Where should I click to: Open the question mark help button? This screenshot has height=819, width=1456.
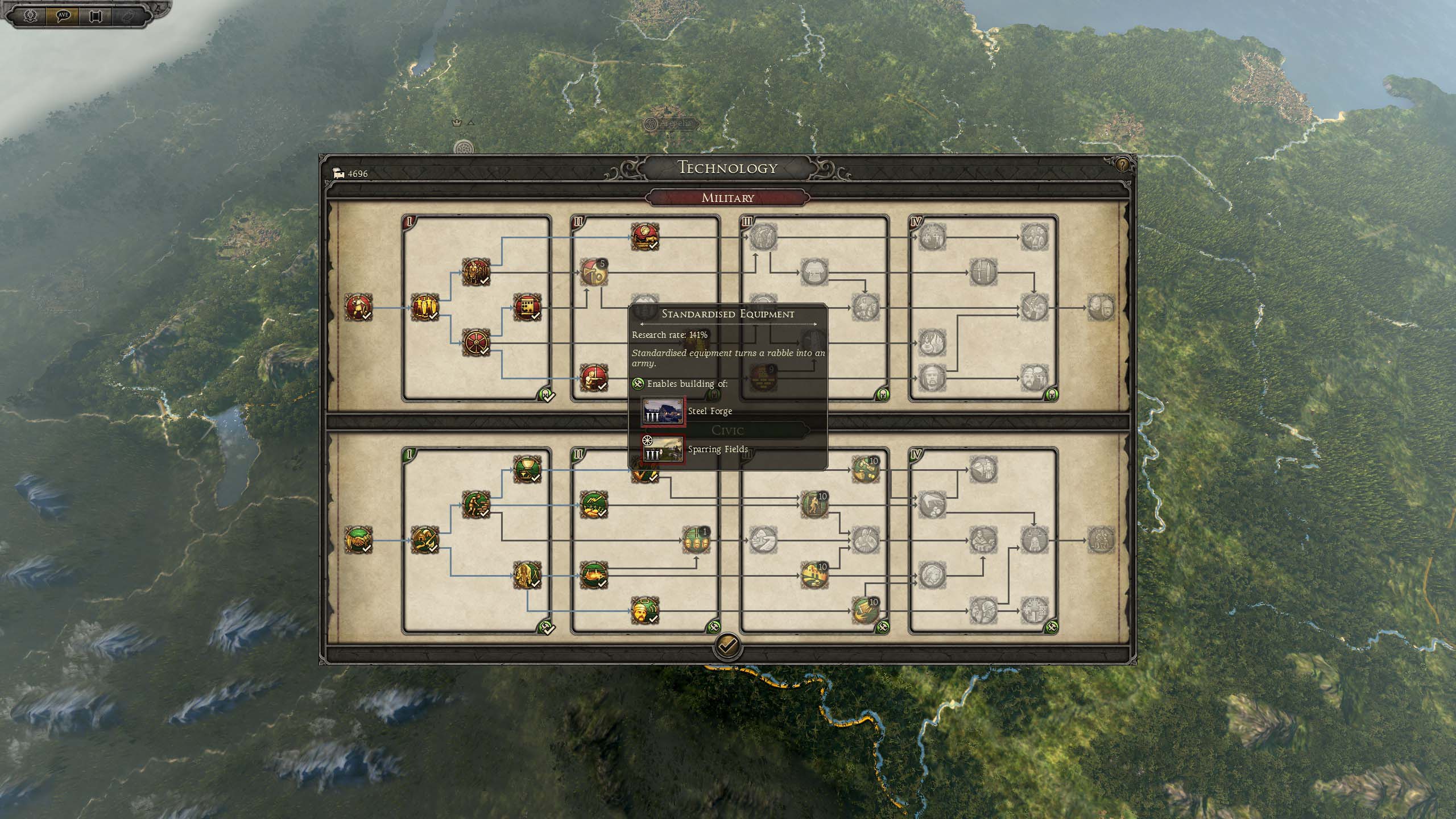click(x=1122, y=165)
